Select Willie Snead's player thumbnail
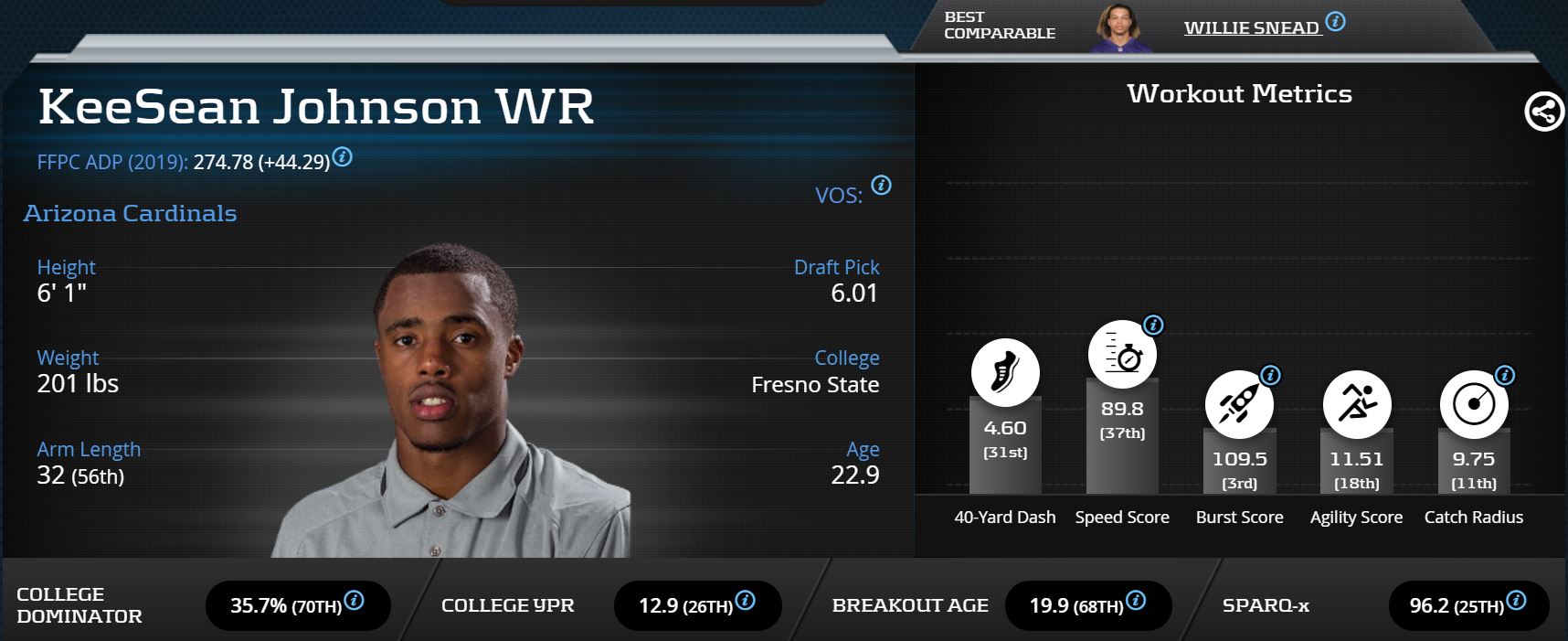The width and height of the screenshot is (1568, 641). tap(1119, 28)
